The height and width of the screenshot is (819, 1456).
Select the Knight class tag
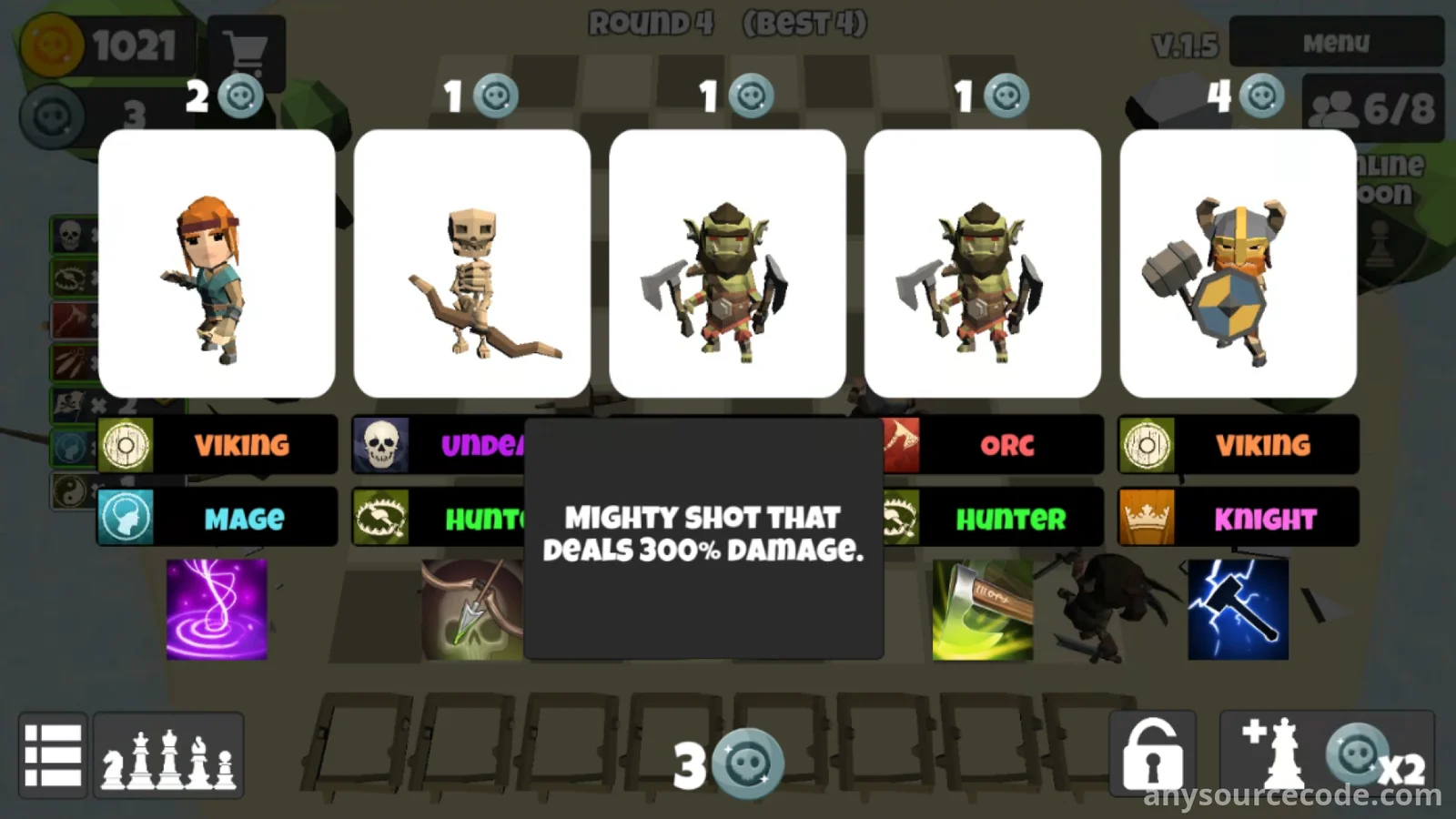pyautogui.click(x=1238, y=518)
